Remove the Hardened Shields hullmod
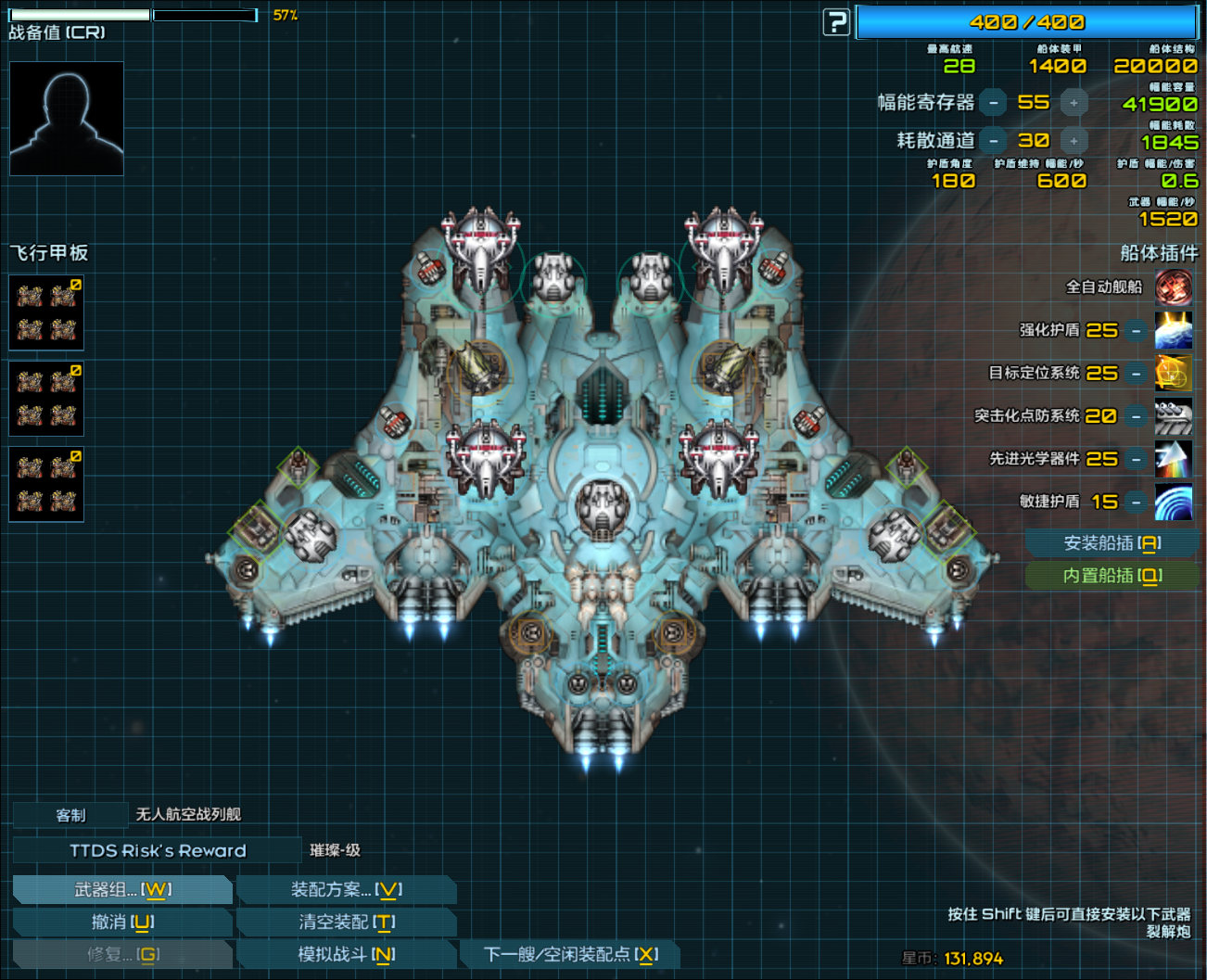 point(1136,331)
